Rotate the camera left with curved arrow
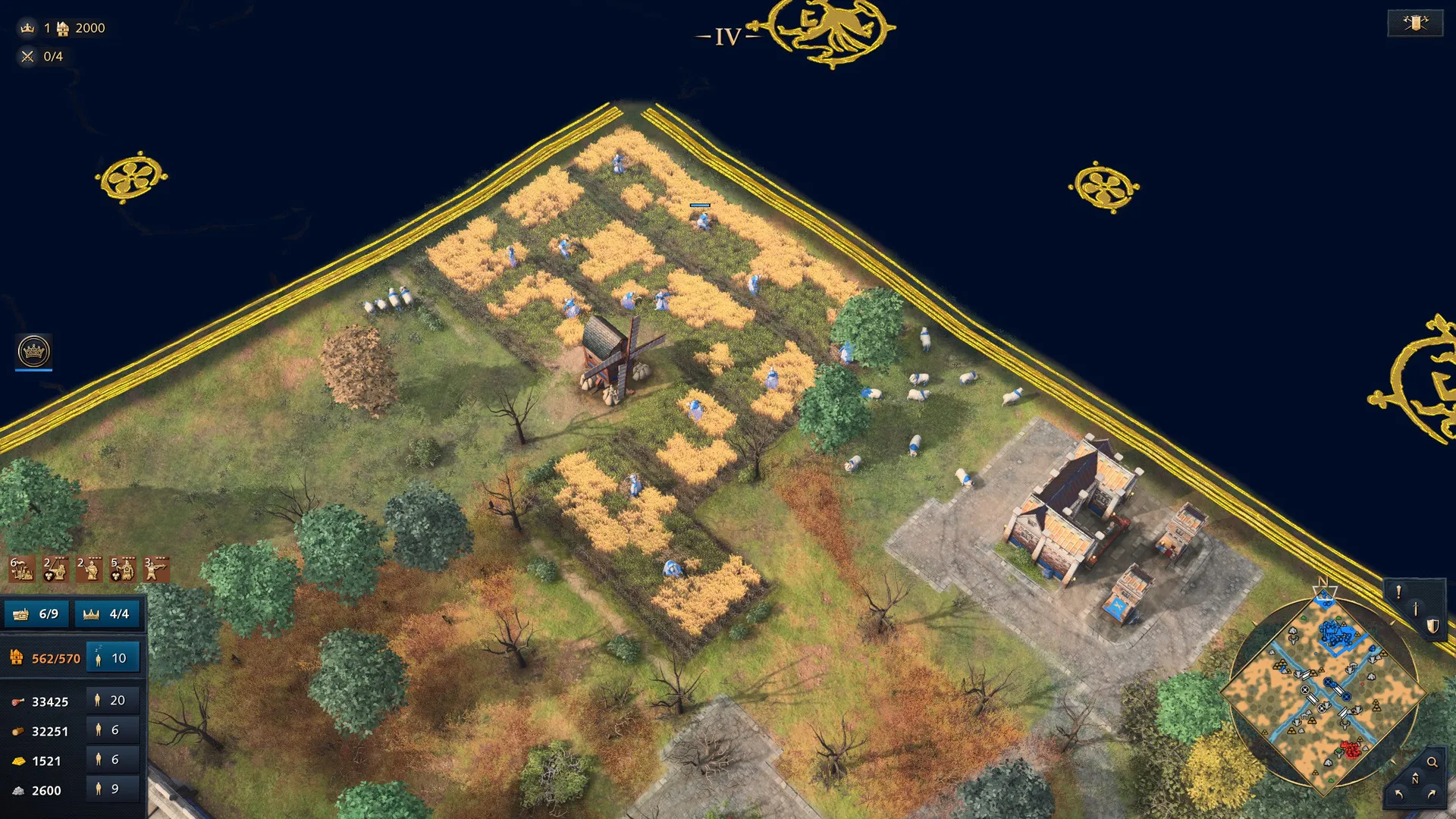The image size is (1456, 819). tap(1399, 794)
